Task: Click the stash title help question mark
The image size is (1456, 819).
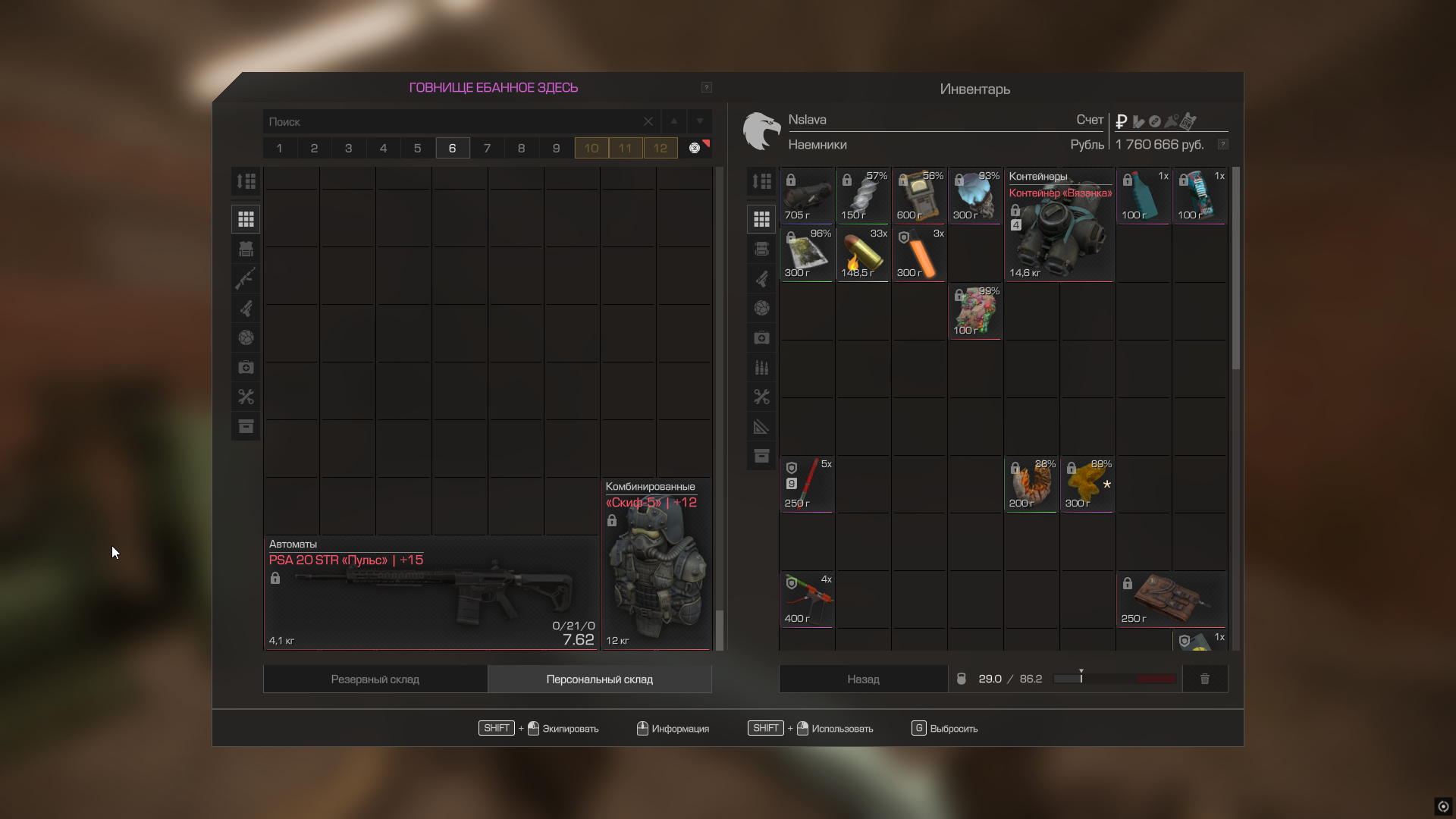Action: point(706,87)
